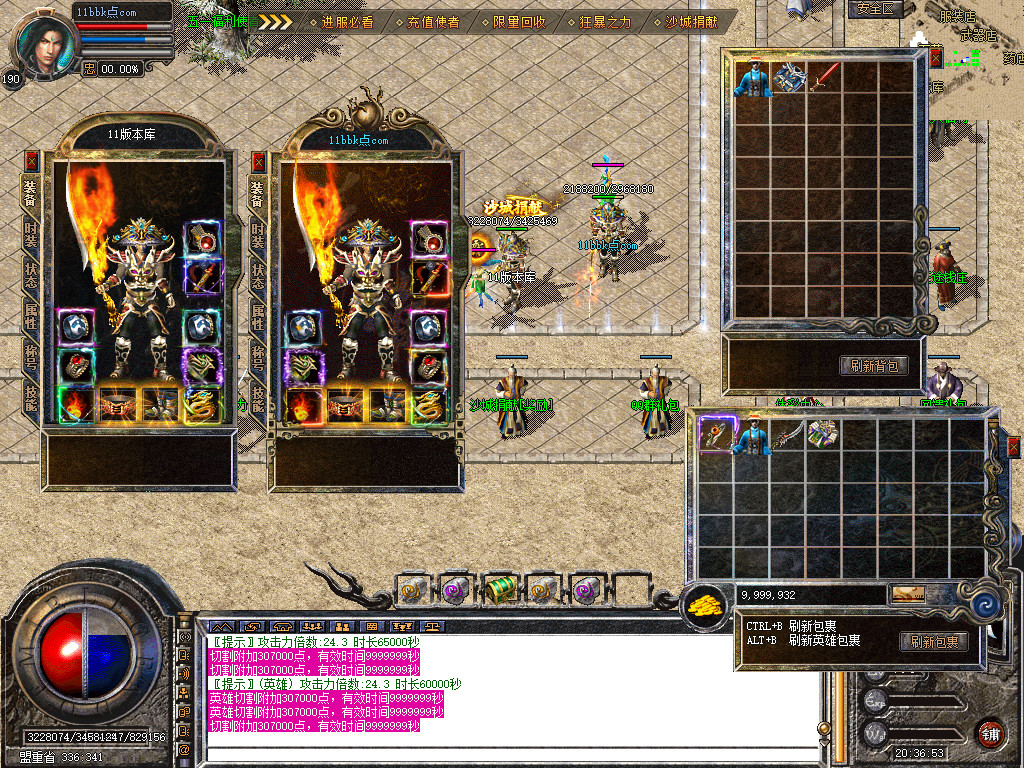Screen dimensions: 1024x768
Task: Select the curved blade item in lower bag
Action: 786,435
